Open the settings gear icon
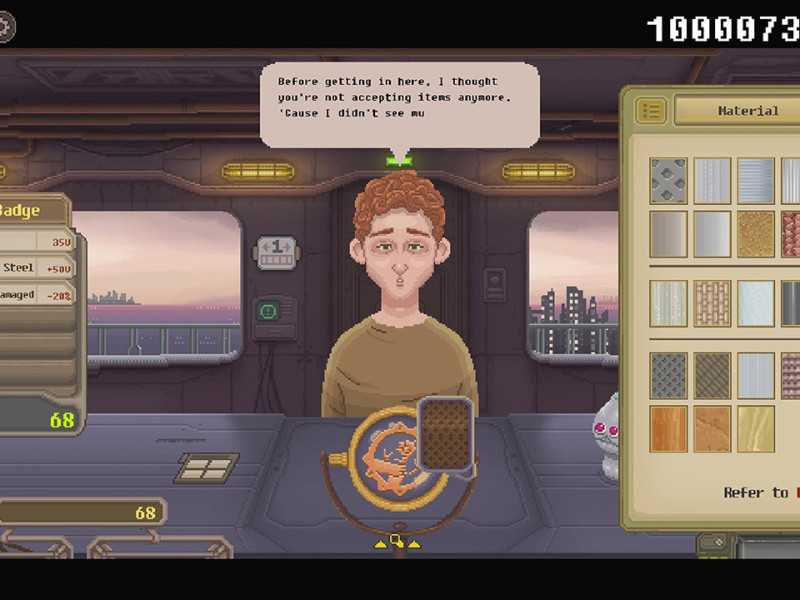This screenshot has height=600, width=800. pyautogui.click(x=6, y=28)
